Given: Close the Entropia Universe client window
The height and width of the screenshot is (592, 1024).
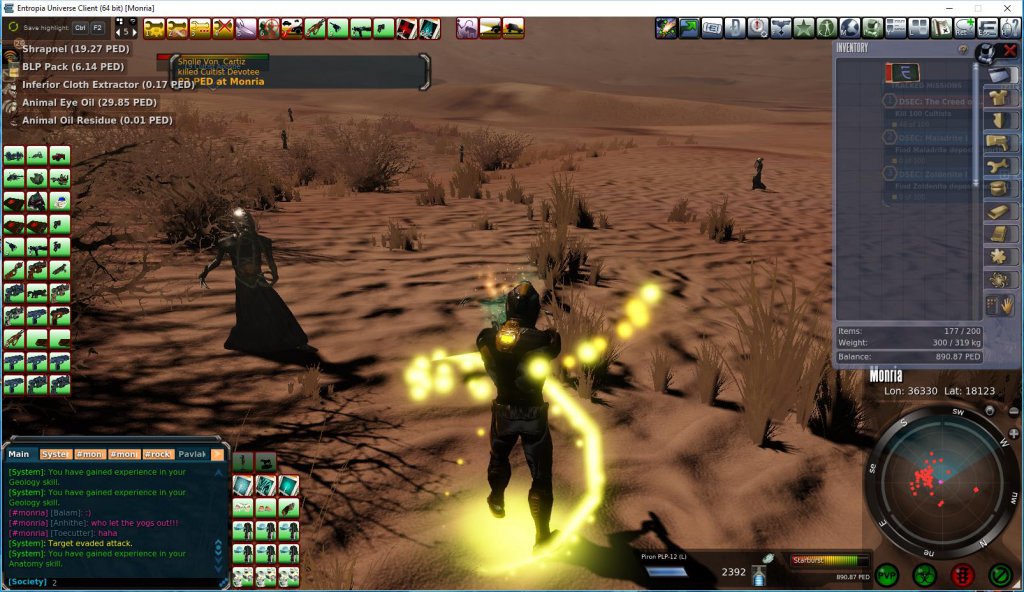Looking at the screenshot, I should click(1006, 8).
